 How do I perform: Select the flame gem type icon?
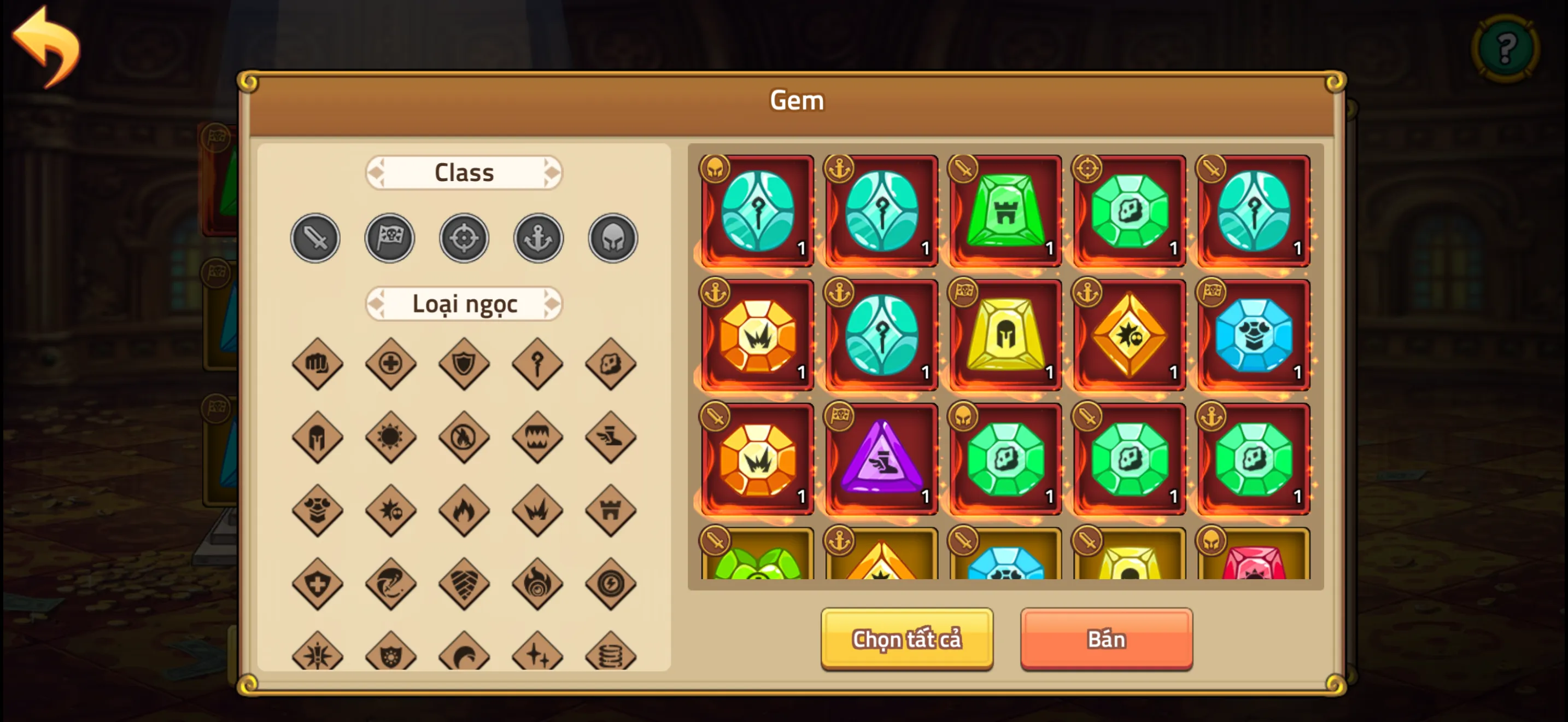(x=464, y=511)
